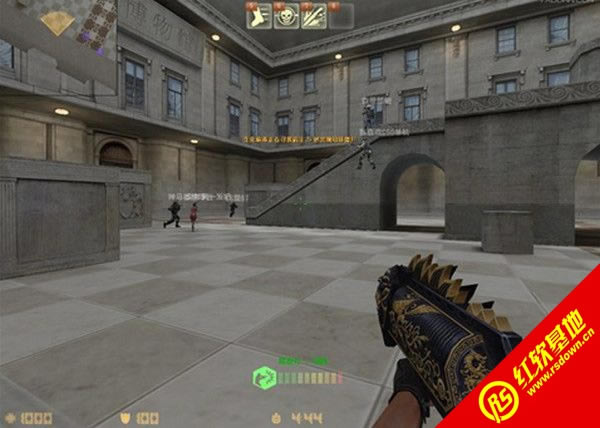This screenshot has width=600, height=428.
Task: Choose the claw slash skill icon
Action: [x=314, y=15]
